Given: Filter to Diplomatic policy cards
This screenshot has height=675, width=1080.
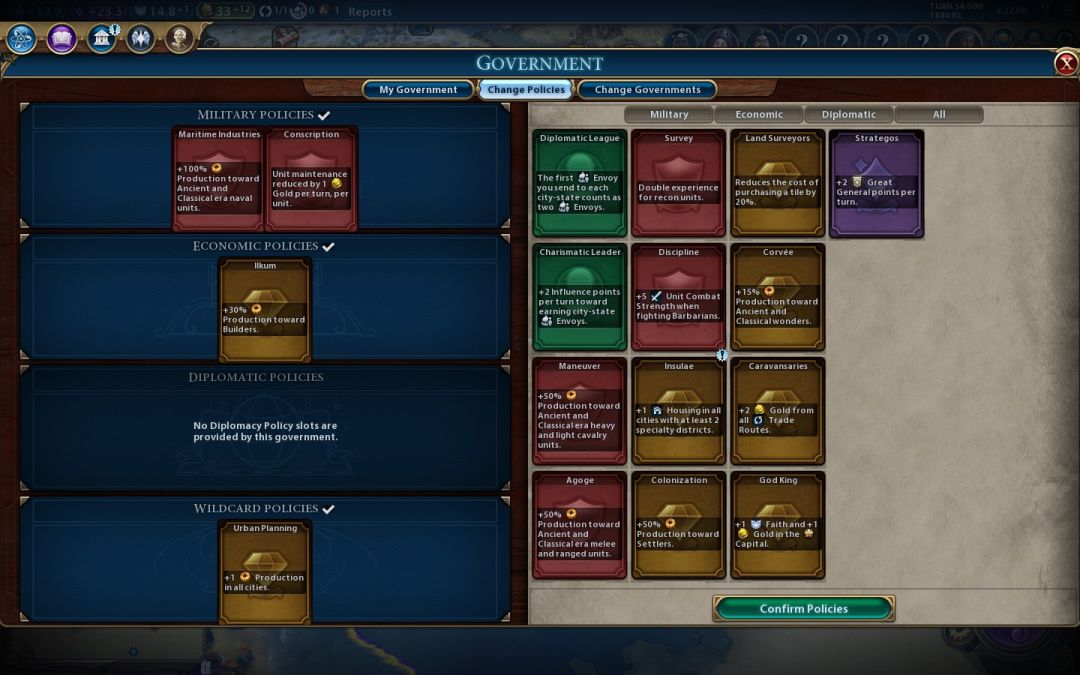Looking at the screenshot, I should (x=849, y=114).
